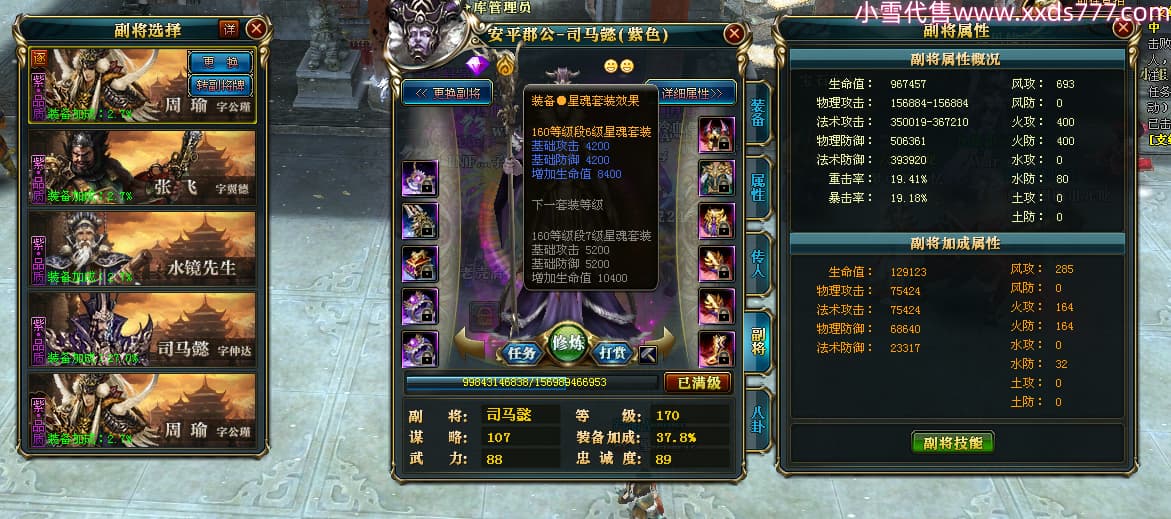Image resolution: width=1171 pixels, height=519 pixels.
Task: Click the 已满级 button
Action: [697, 382]
